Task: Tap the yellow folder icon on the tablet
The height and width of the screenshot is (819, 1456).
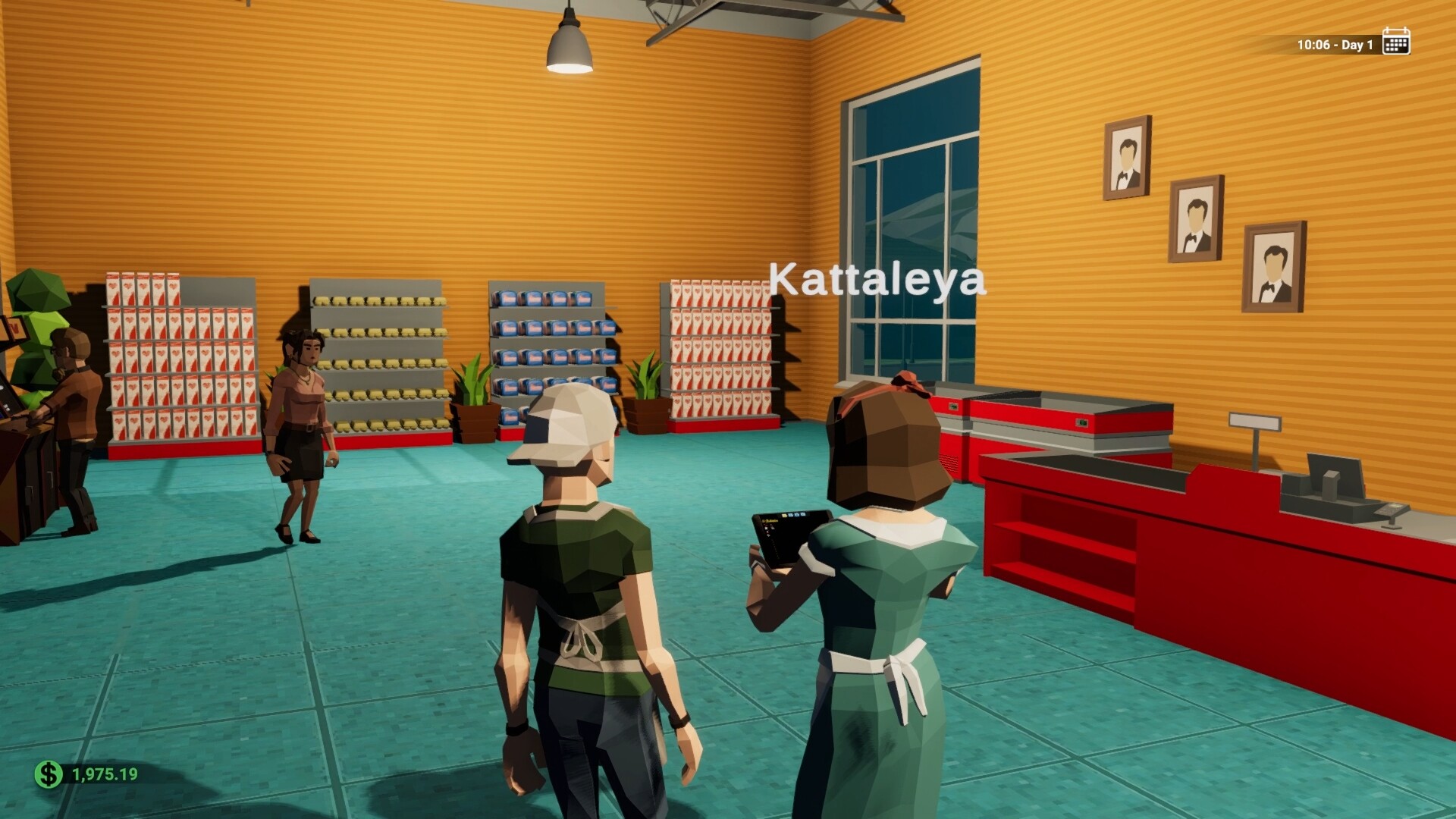Action: 784,515
